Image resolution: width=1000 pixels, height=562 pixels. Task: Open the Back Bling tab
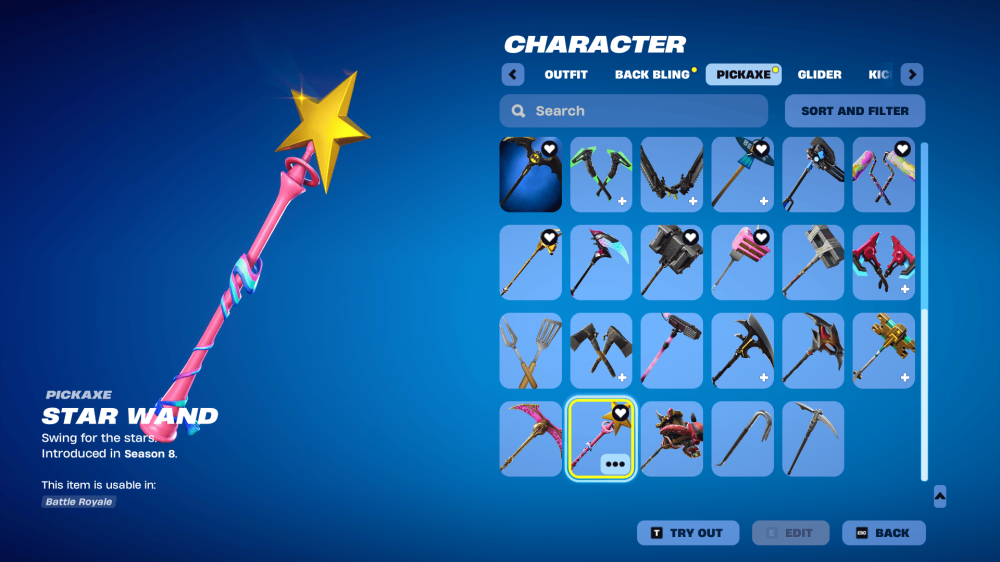click(x=652, y=75)
